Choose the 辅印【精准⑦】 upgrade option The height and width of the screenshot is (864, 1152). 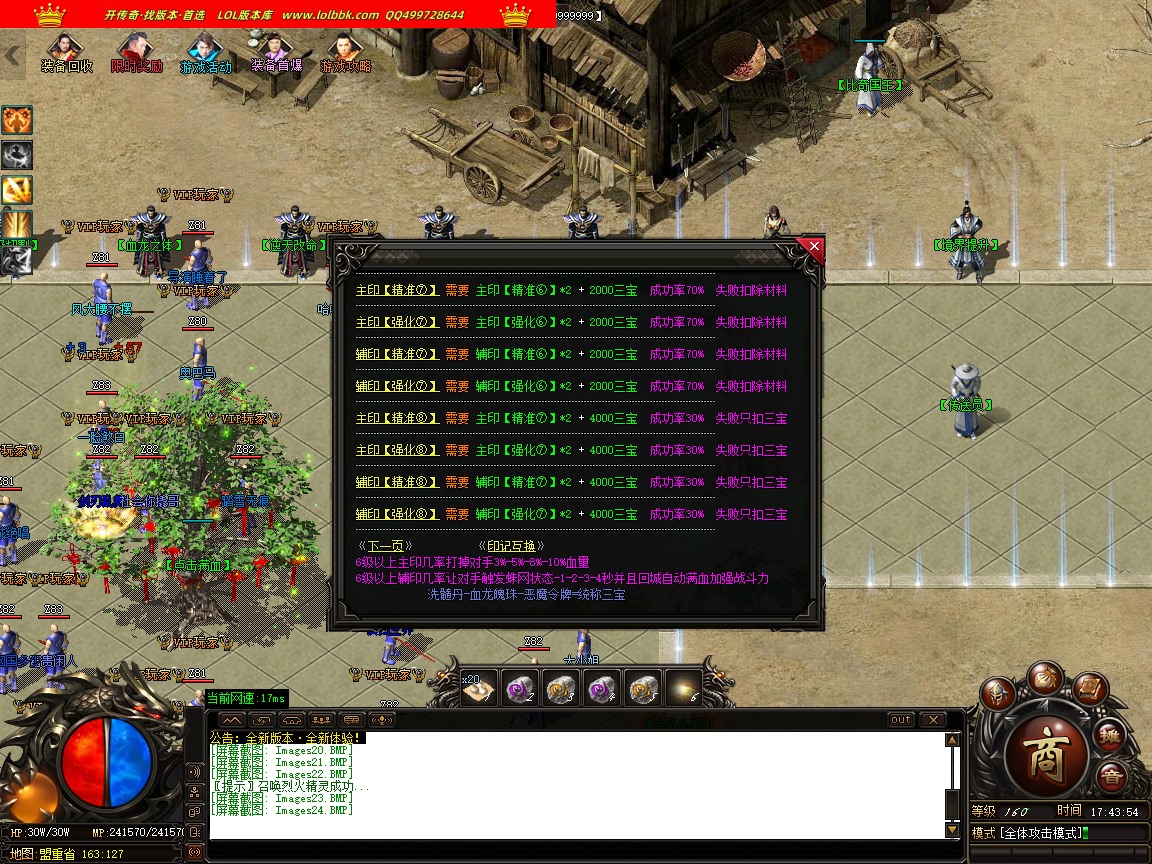[x=397, y=355]
